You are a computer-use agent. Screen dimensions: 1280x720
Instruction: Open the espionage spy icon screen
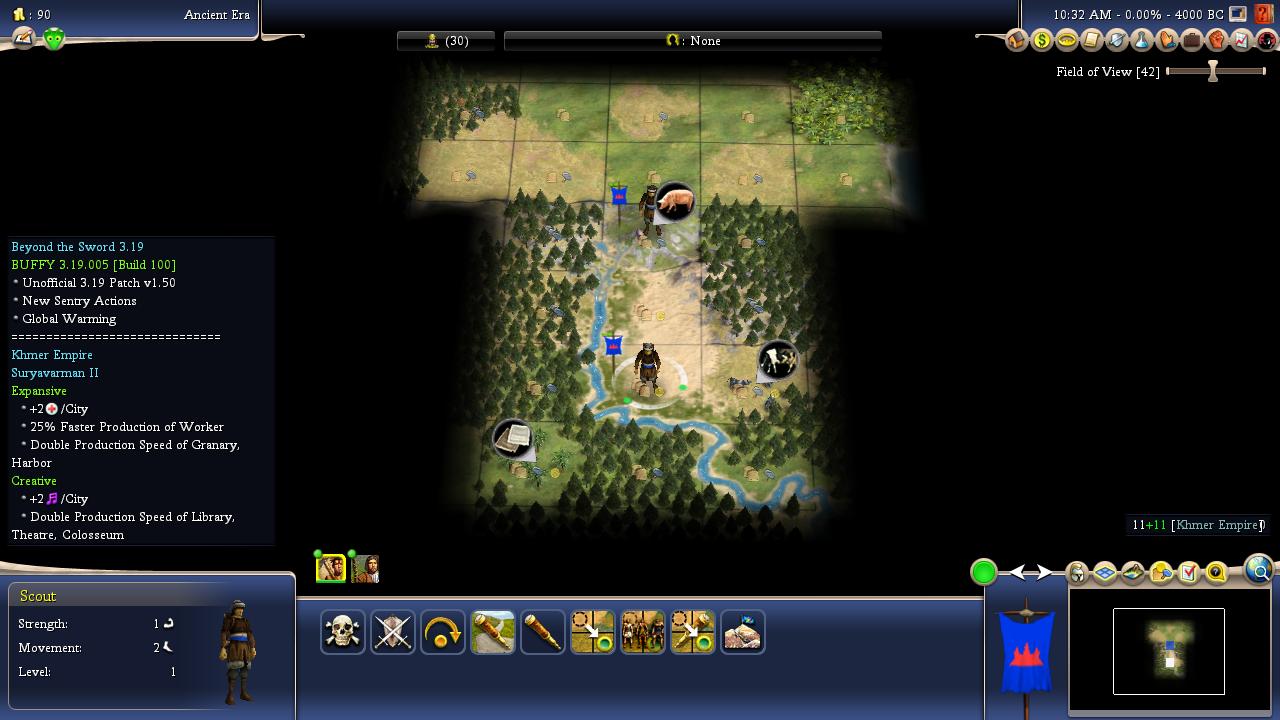coord(1267,41)
